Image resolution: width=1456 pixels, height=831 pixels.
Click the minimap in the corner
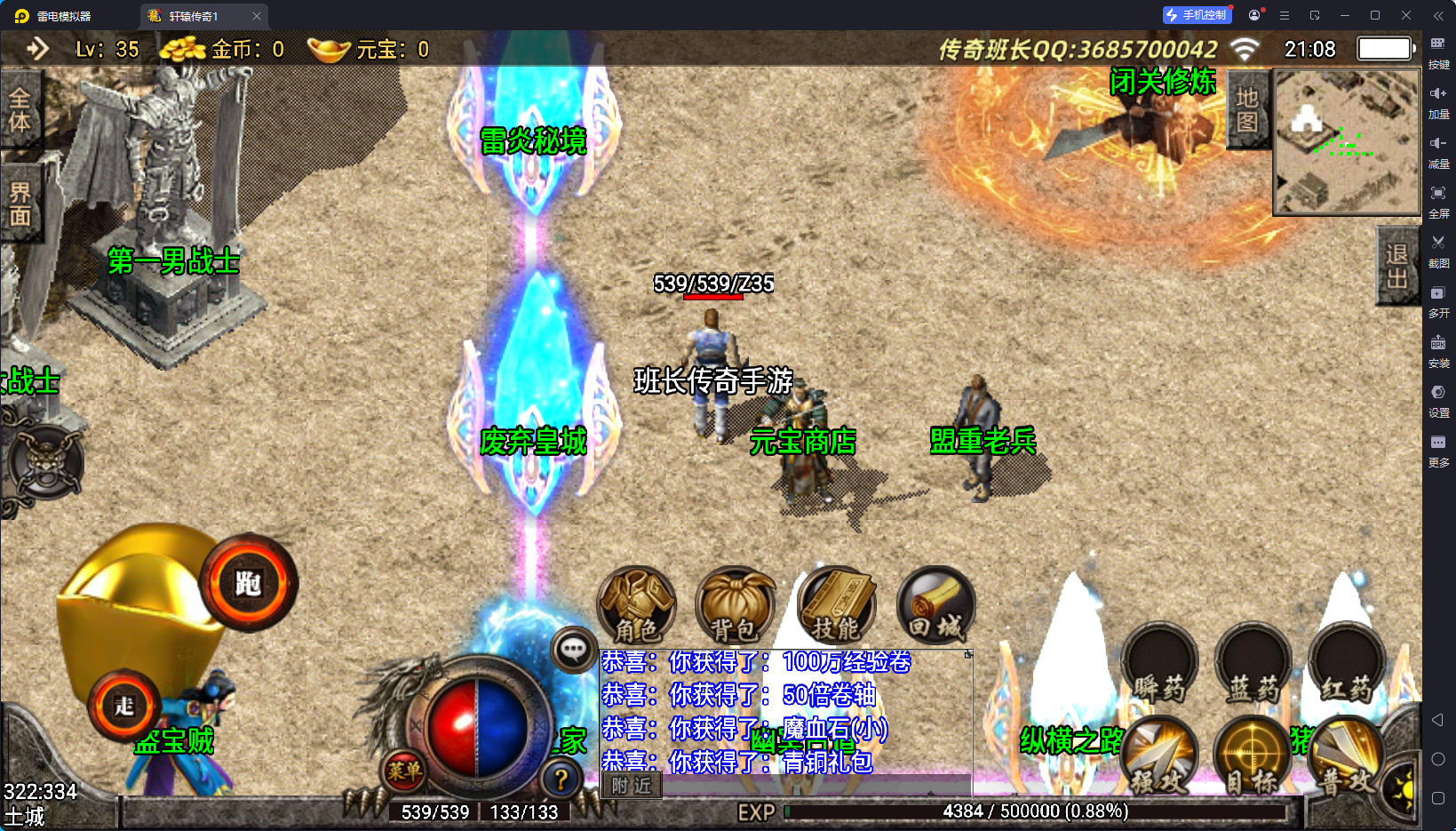[x=1347, y=141]
